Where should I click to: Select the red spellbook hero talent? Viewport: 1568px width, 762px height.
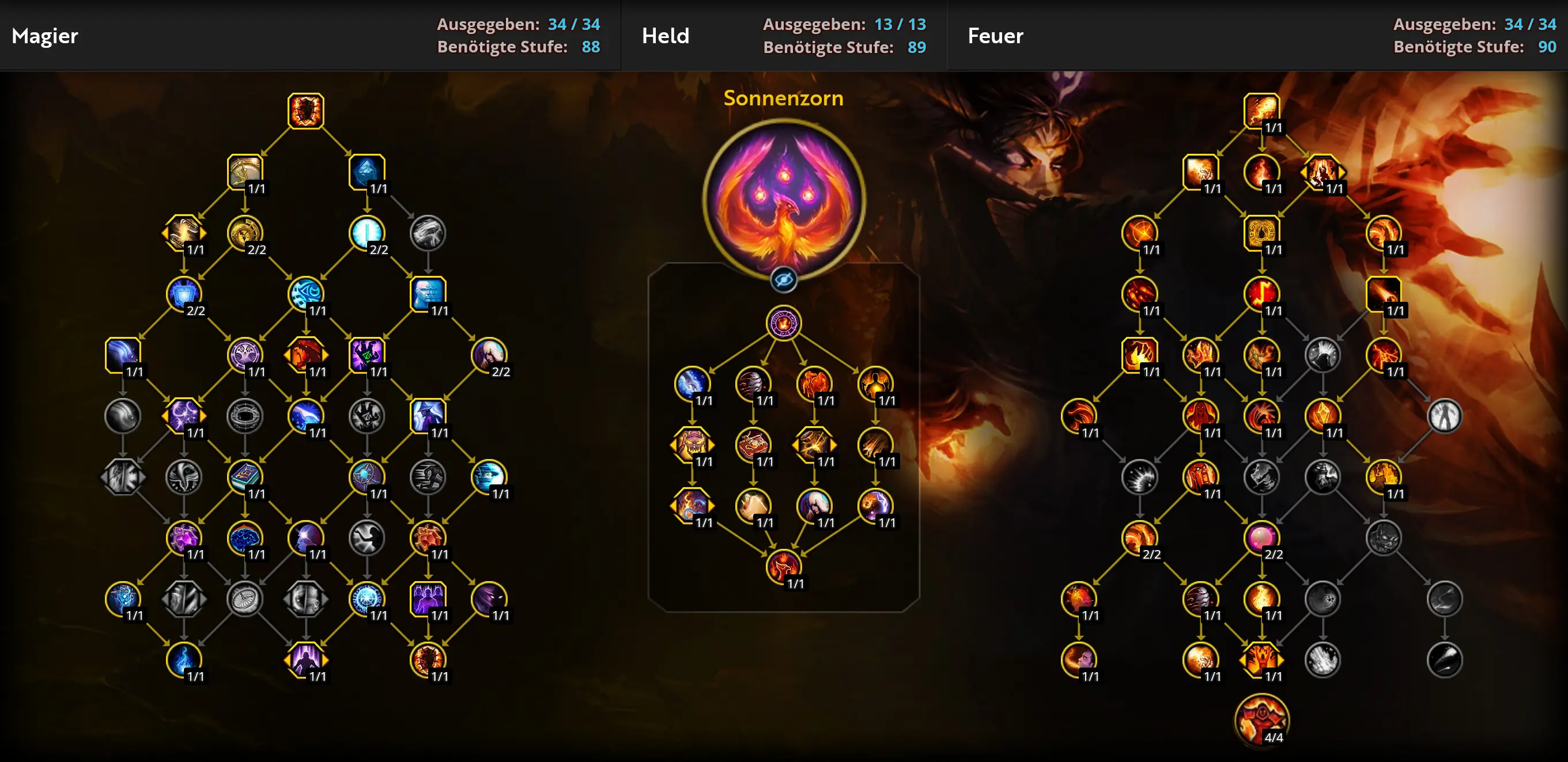753,444
